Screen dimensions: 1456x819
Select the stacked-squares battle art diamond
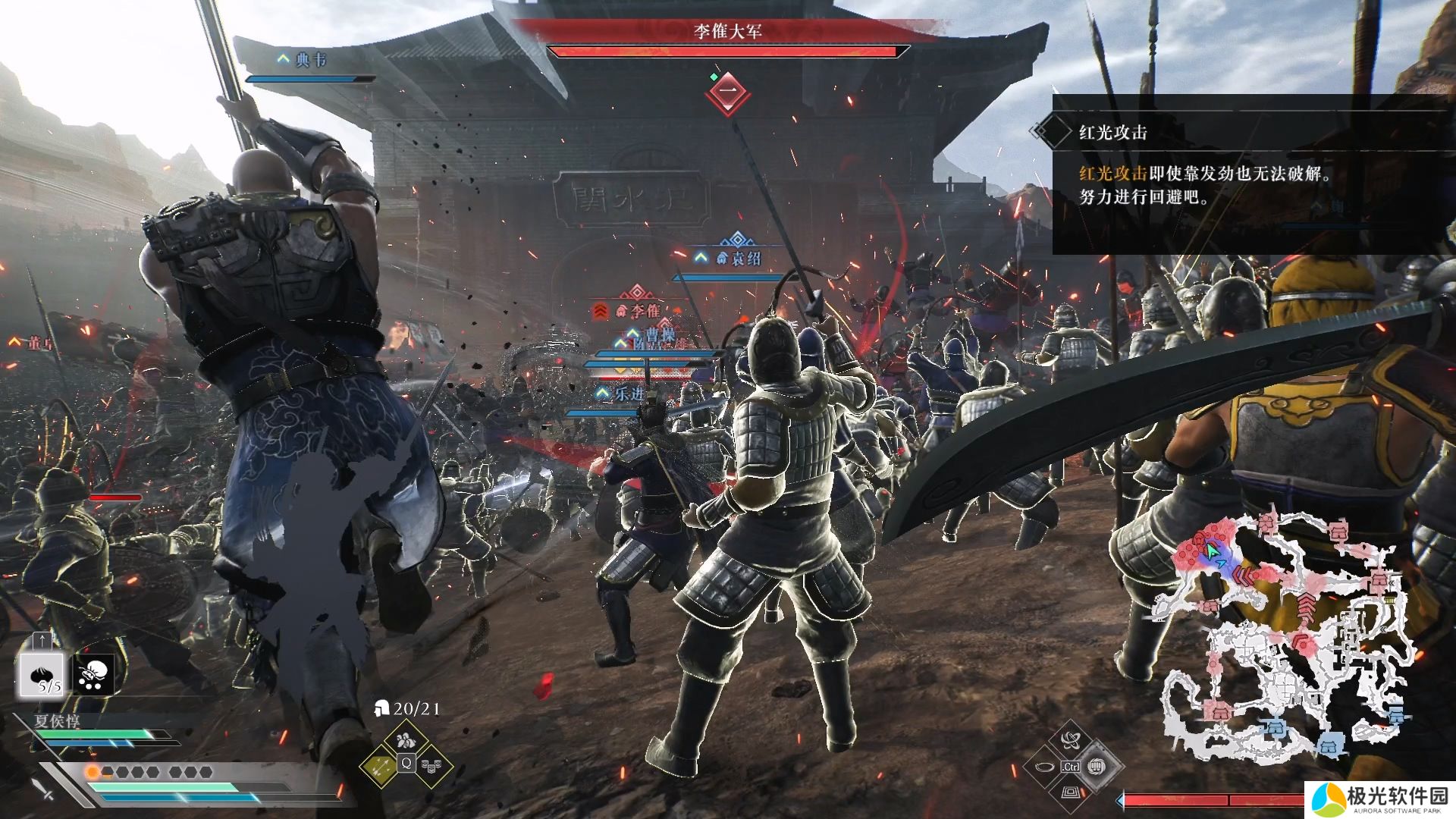tap(1070, 792)
